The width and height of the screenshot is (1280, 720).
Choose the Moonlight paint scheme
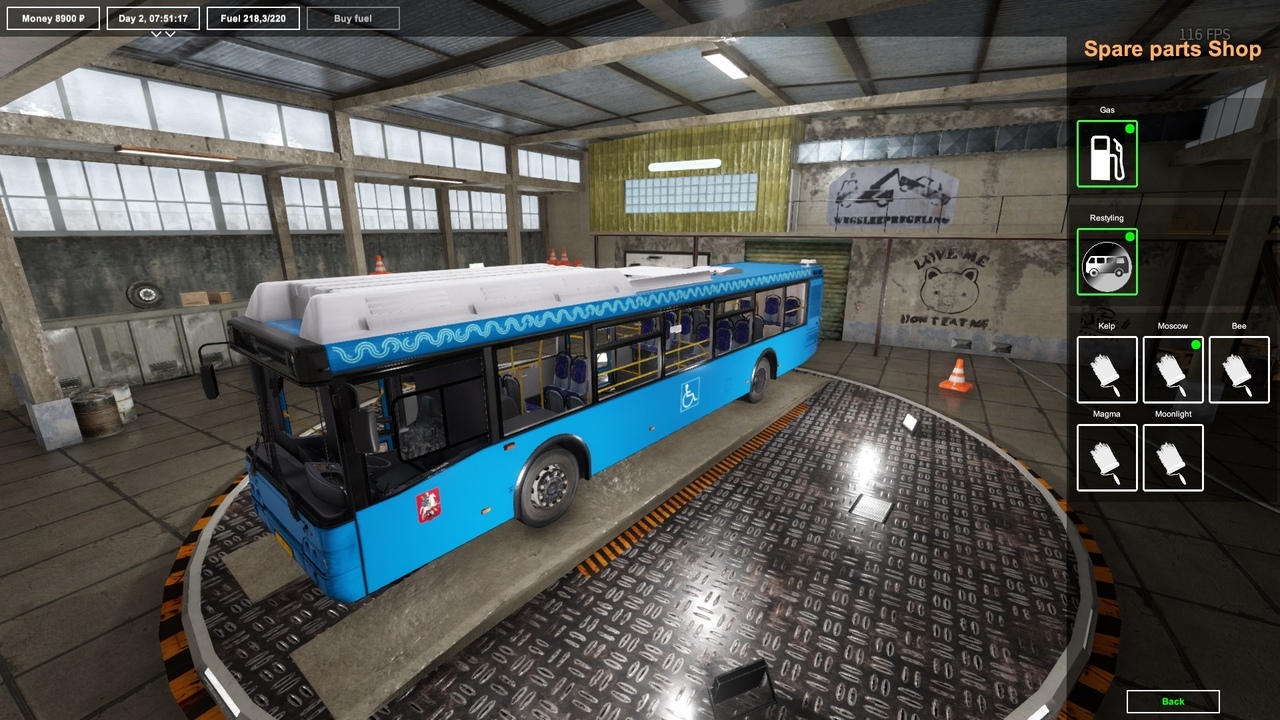click(x=1172, y=458)
